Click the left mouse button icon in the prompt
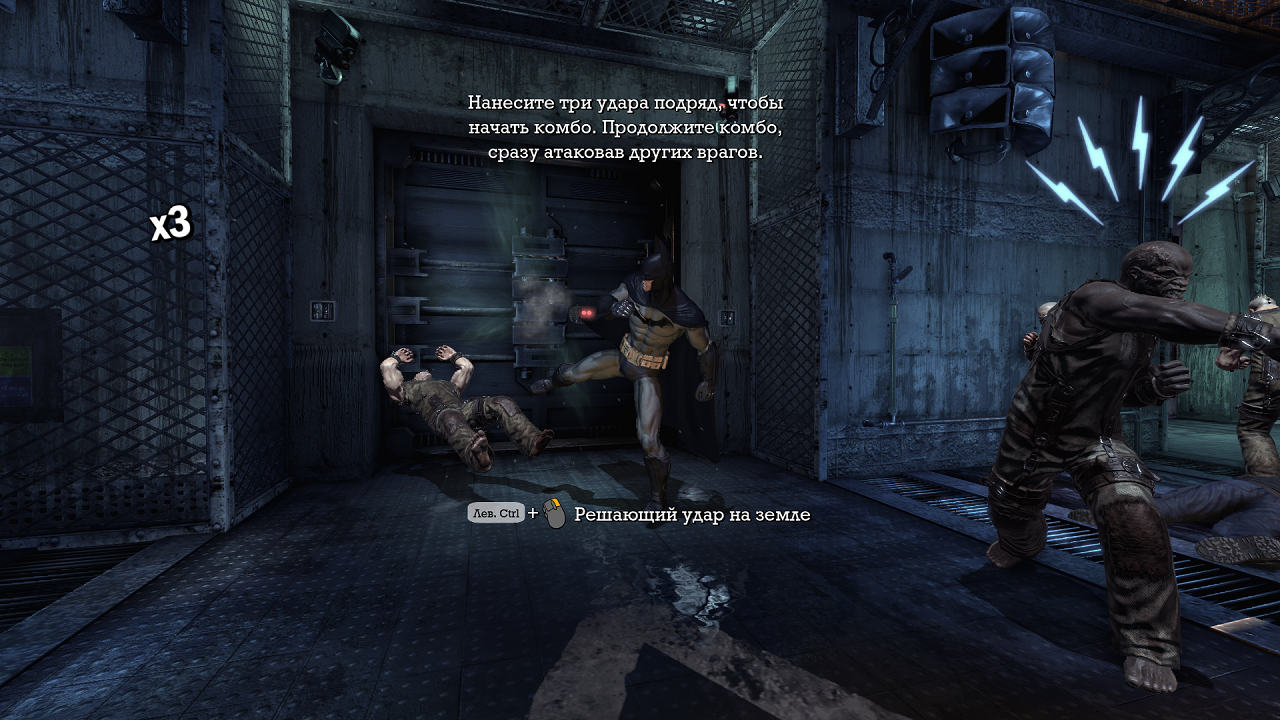Image resolution: width=1280 pixels, height=720 pixels. point(556,512)
